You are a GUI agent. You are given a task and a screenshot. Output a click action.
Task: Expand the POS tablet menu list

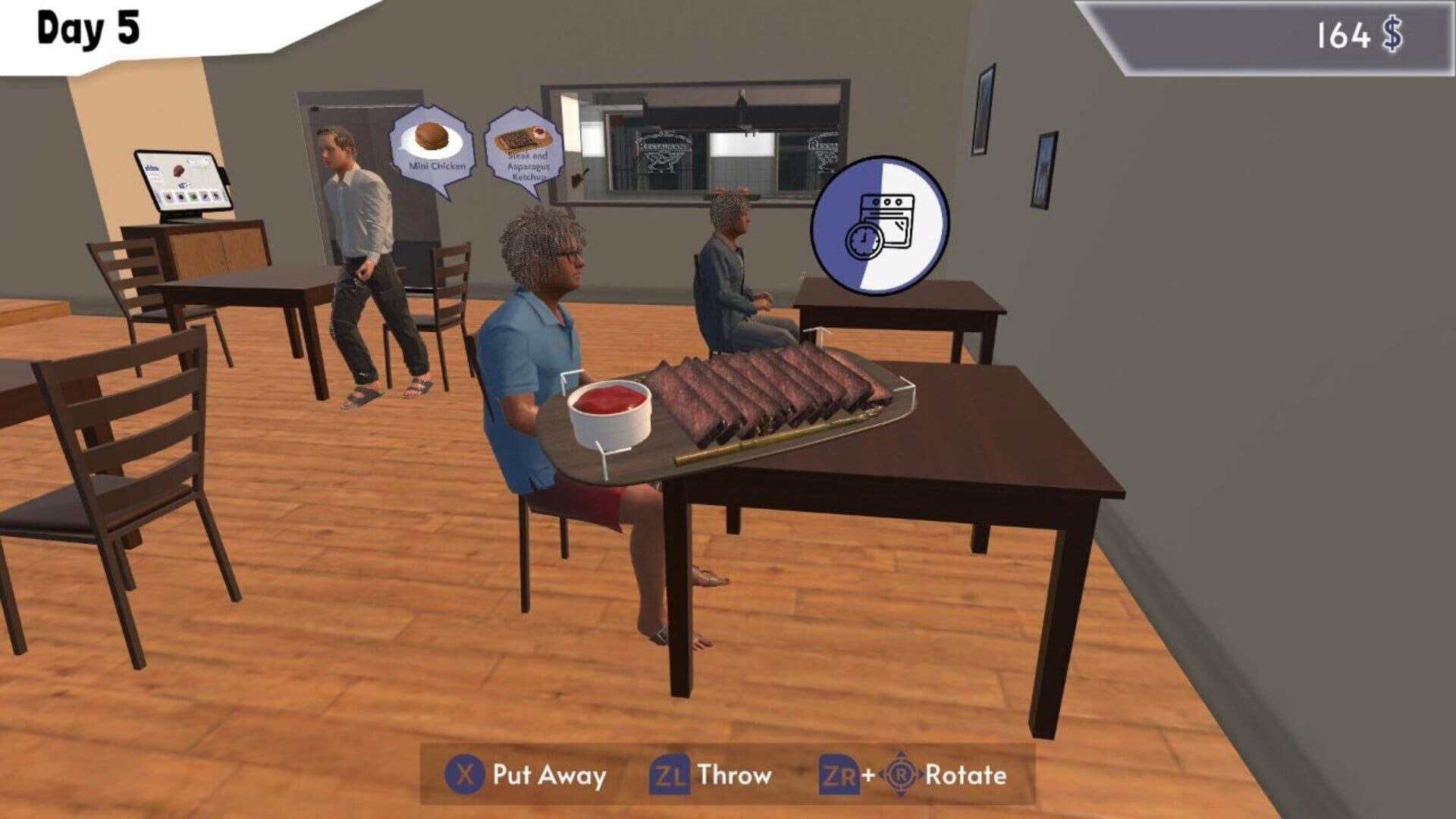(x=153, y=173)
